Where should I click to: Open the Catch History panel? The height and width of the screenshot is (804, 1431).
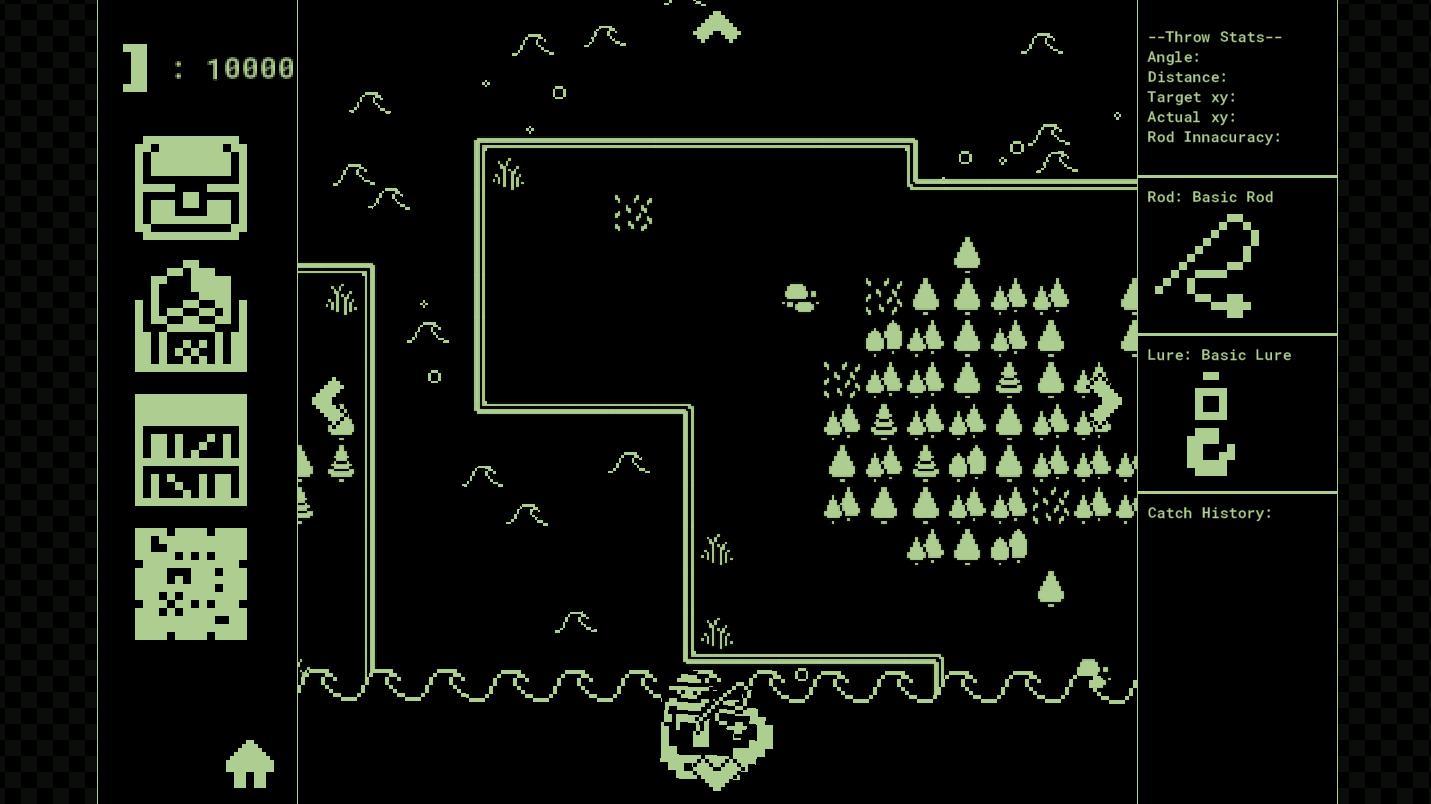(1209, 513)
